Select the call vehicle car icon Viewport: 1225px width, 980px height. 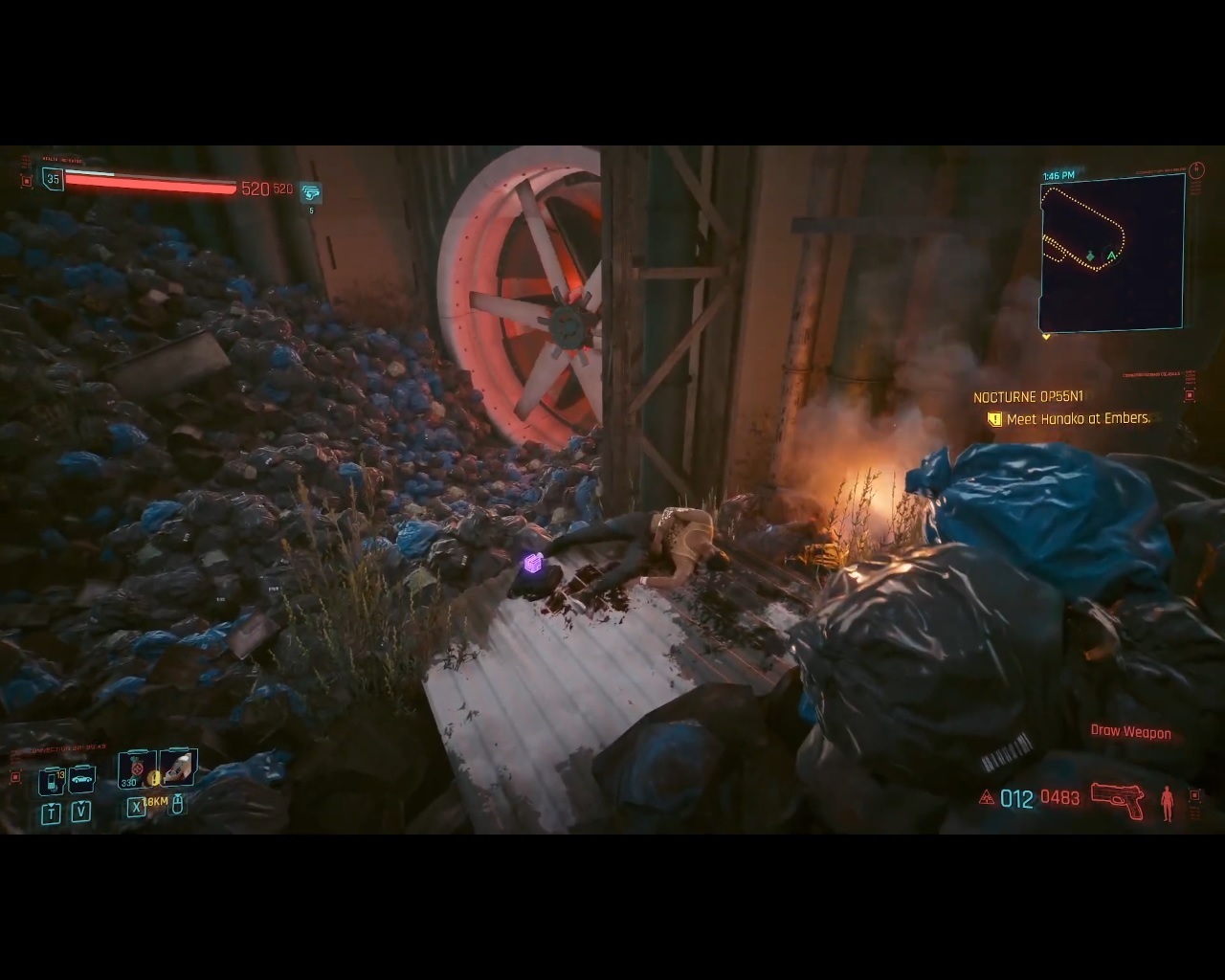[x=81, y=779]
